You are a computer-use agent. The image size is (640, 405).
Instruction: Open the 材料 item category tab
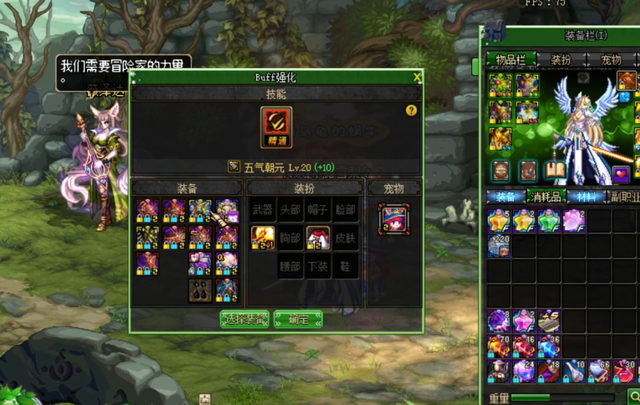[586, 197]
